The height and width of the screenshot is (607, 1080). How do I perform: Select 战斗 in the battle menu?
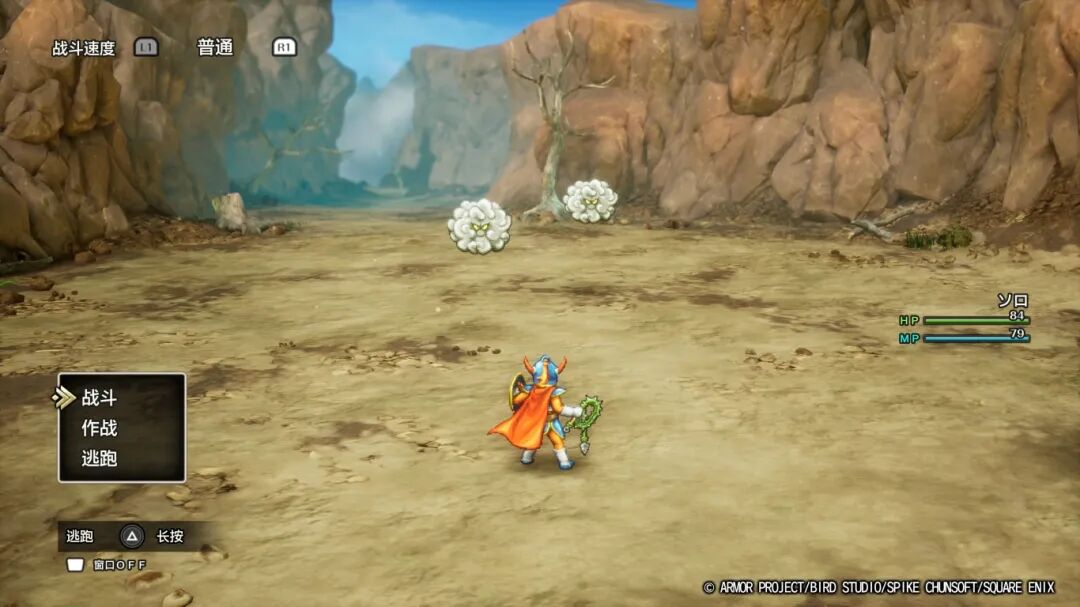click(100, 398)
